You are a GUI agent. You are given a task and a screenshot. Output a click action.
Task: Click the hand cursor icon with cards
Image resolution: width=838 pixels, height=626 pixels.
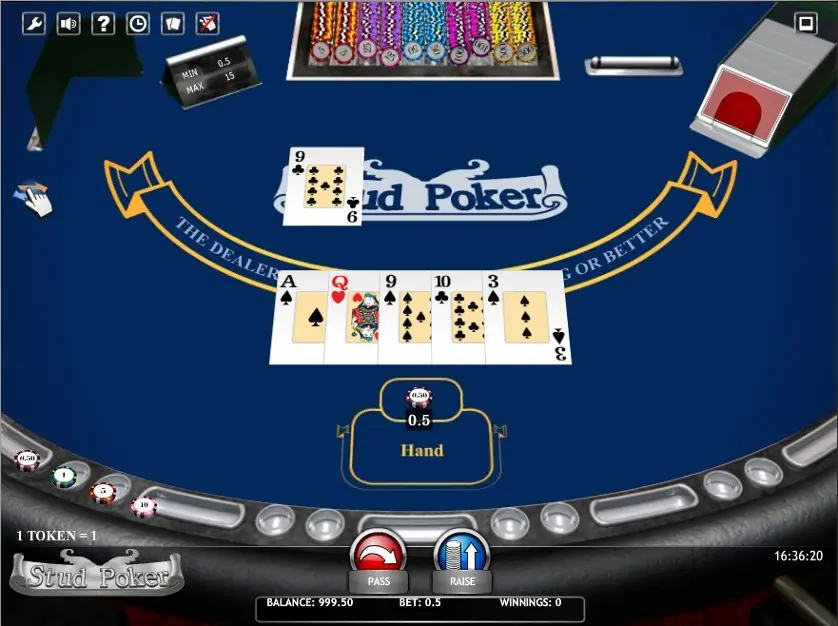point(34,198)
